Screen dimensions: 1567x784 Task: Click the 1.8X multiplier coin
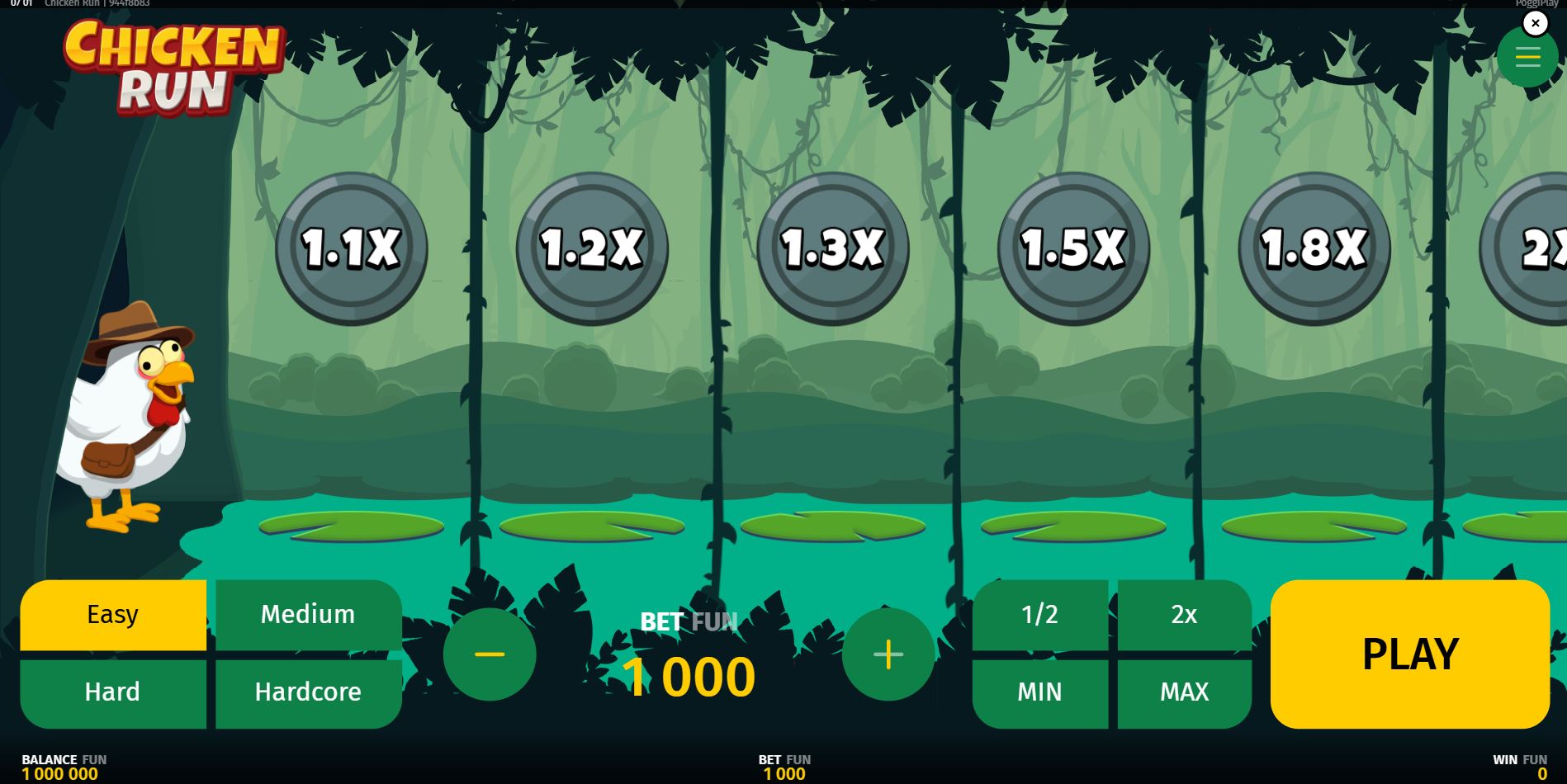tap(1313, 245)
